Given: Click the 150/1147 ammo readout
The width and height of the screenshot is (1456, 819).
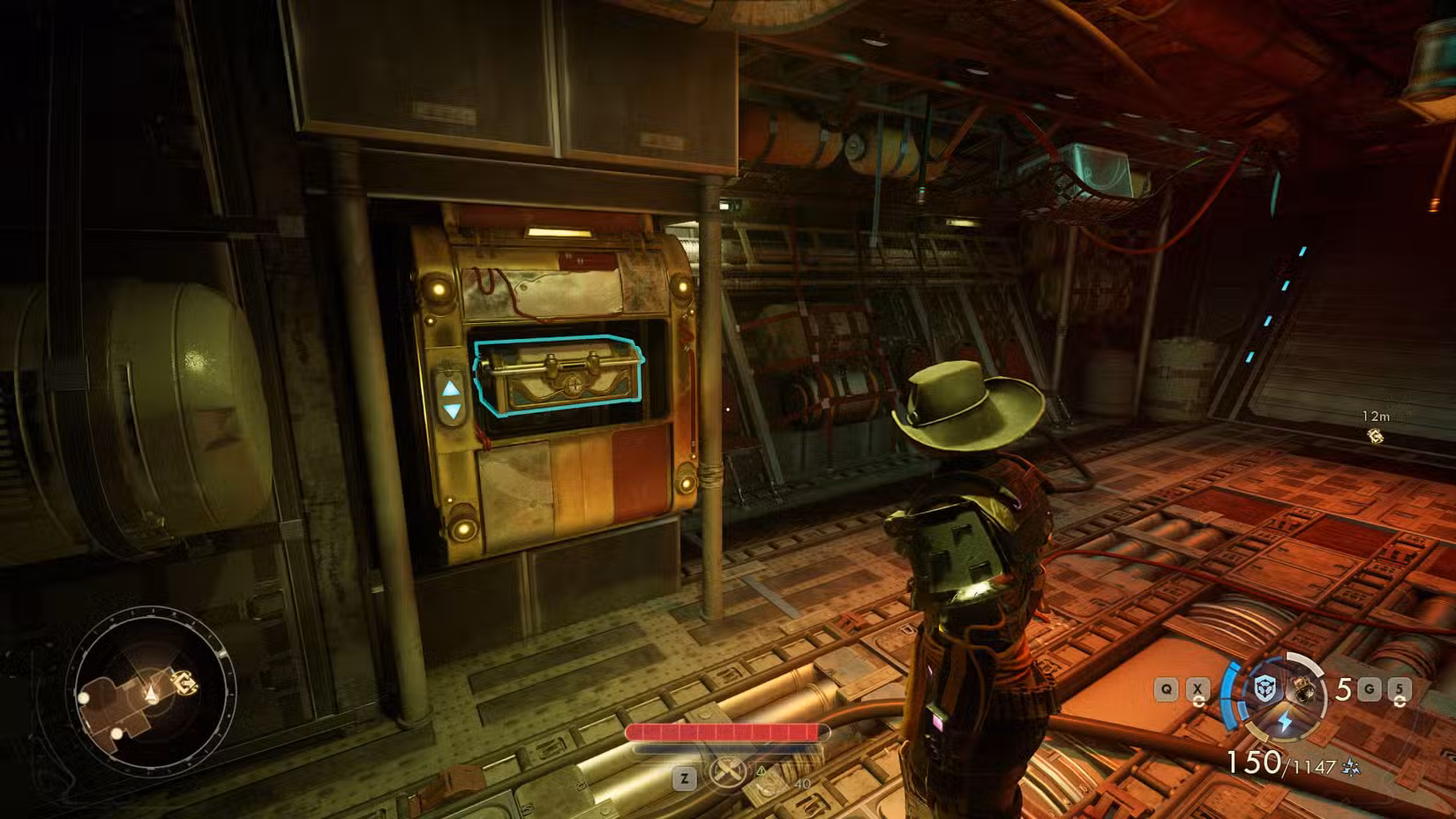Looking at the screenshot, I should 1281,763.
